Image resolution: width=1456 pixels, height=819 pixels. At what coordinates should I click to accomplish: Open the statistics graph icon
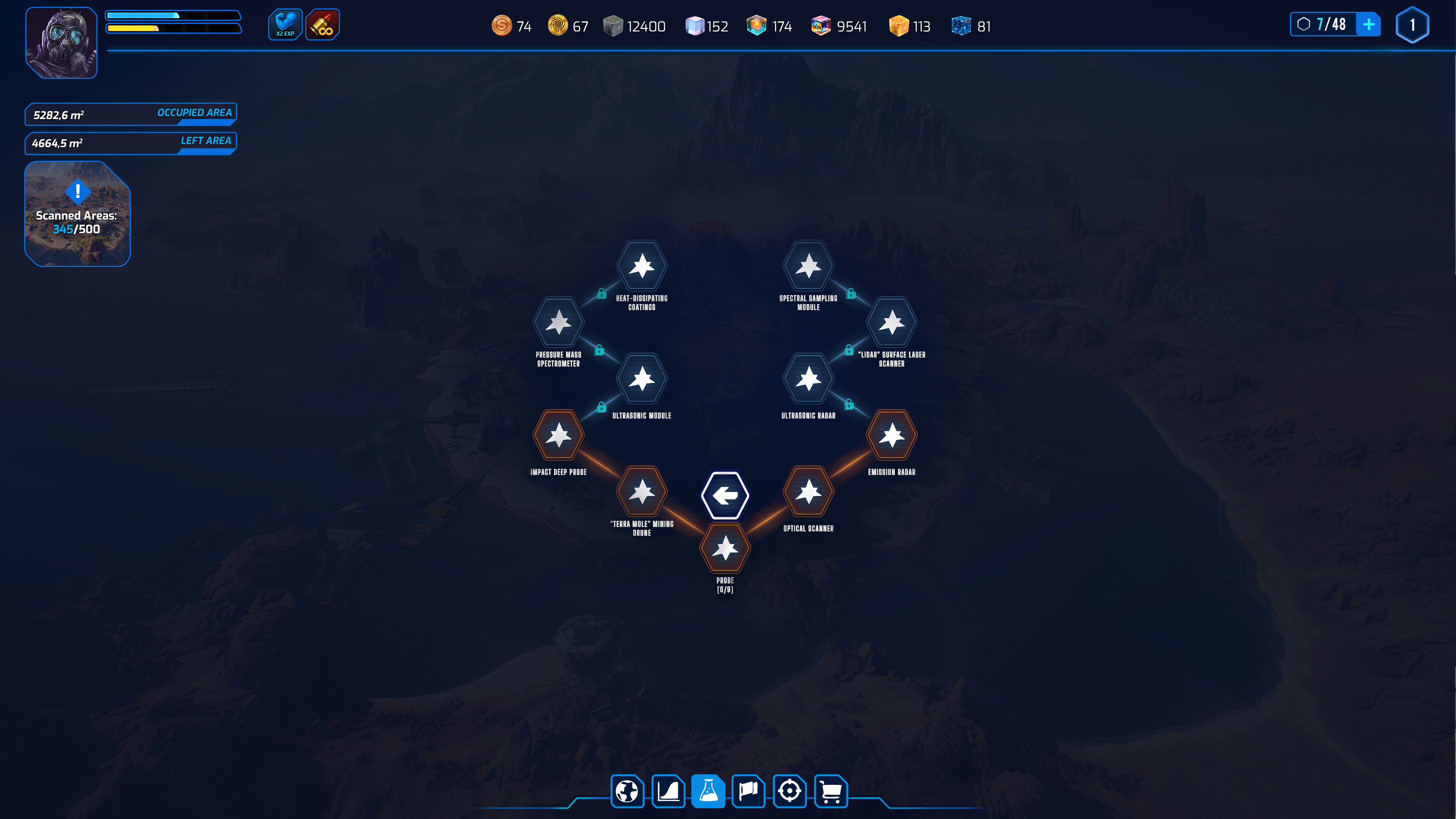pyautogui.click(x=668, y=791)
